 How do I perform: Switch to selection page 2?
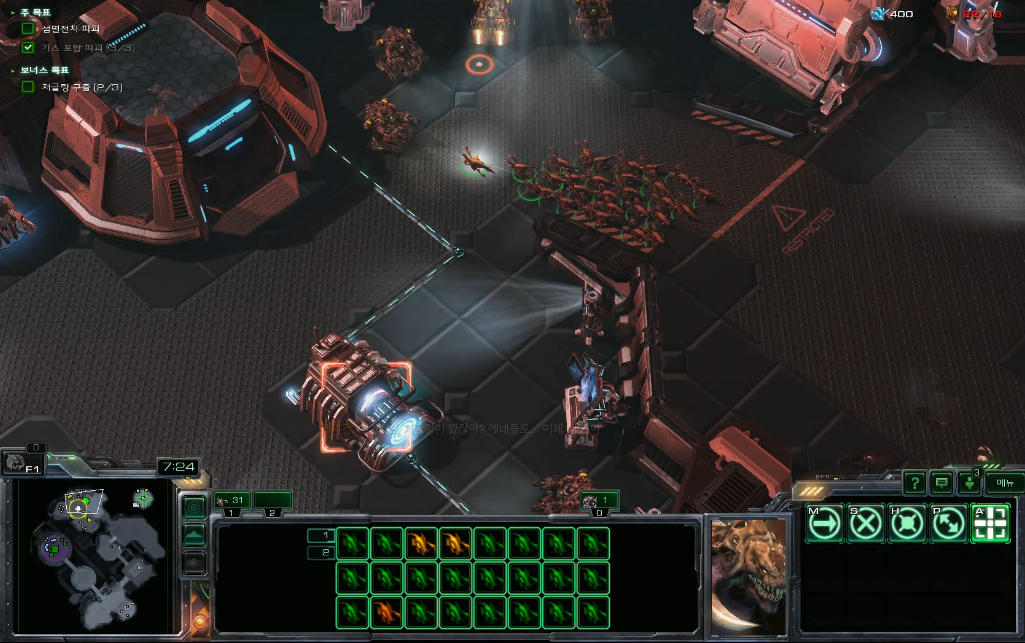coord(321,552)
